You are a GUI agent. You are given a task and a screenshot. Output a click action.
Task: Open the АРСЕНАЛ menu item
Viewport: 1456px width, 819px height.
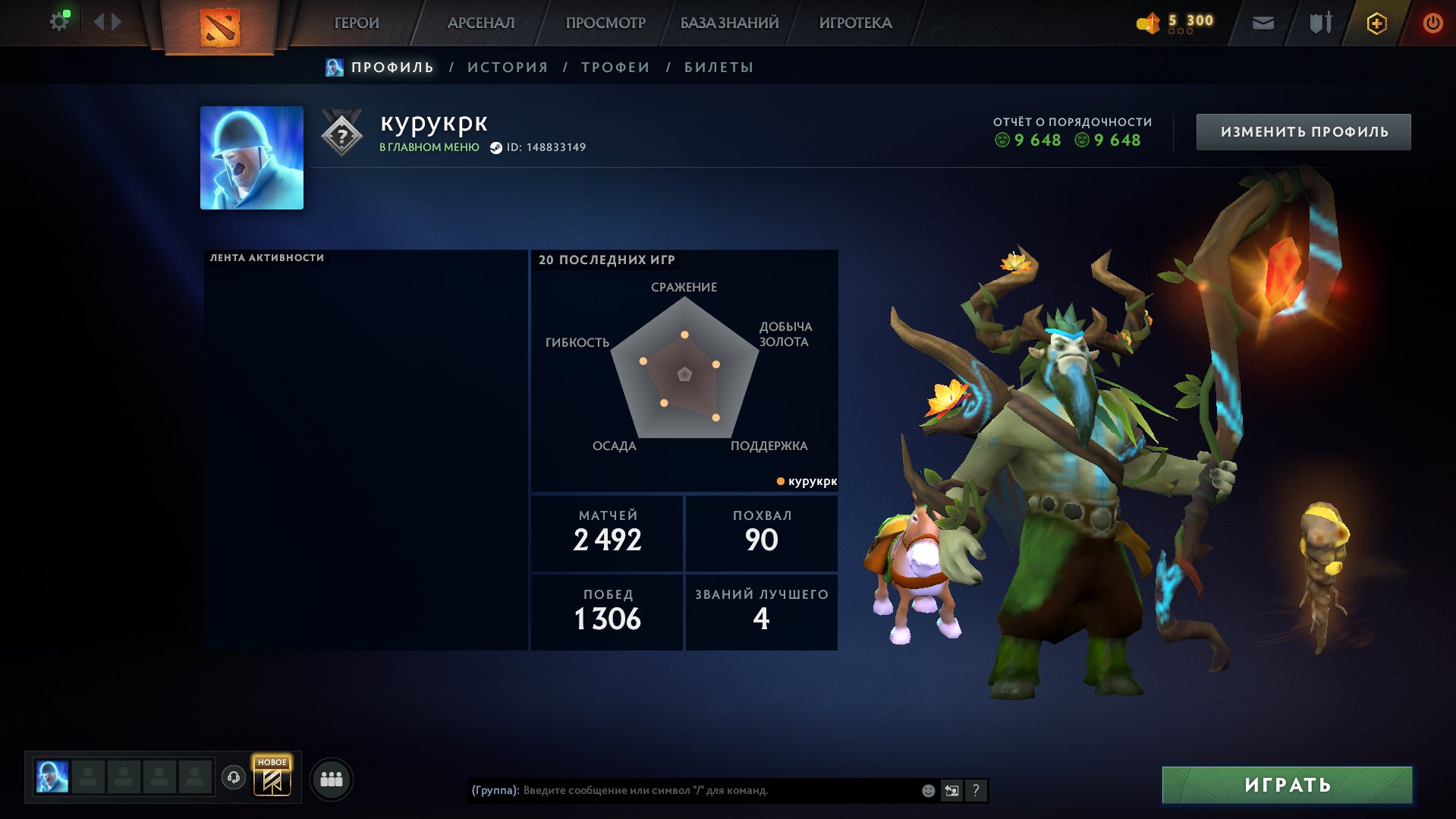point(481,23)
